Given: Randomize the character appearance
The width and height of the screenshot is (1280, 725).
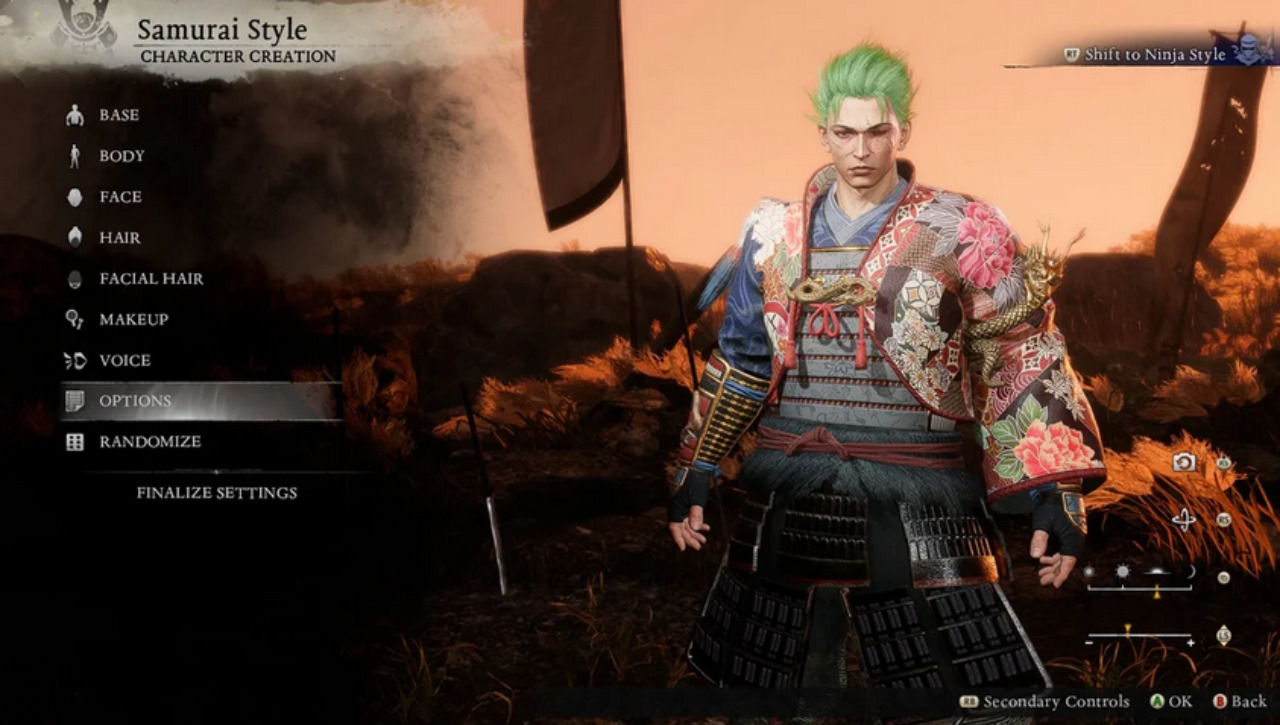Looking at the screenshot, I should click(149, 441).
